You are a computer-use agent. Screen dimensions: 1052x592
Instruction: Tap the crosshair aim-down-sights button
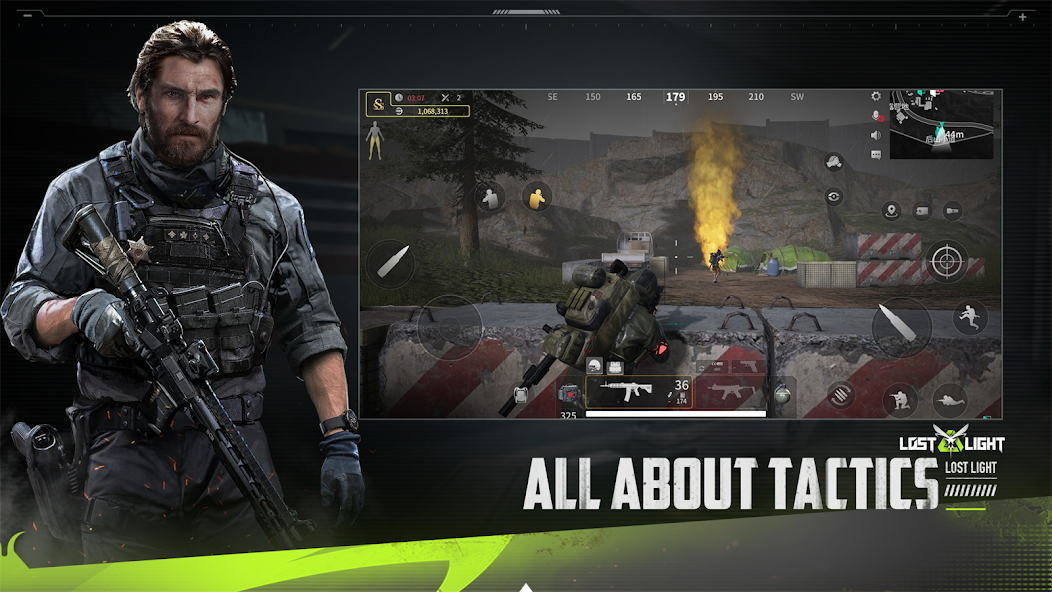coord(945,261)
